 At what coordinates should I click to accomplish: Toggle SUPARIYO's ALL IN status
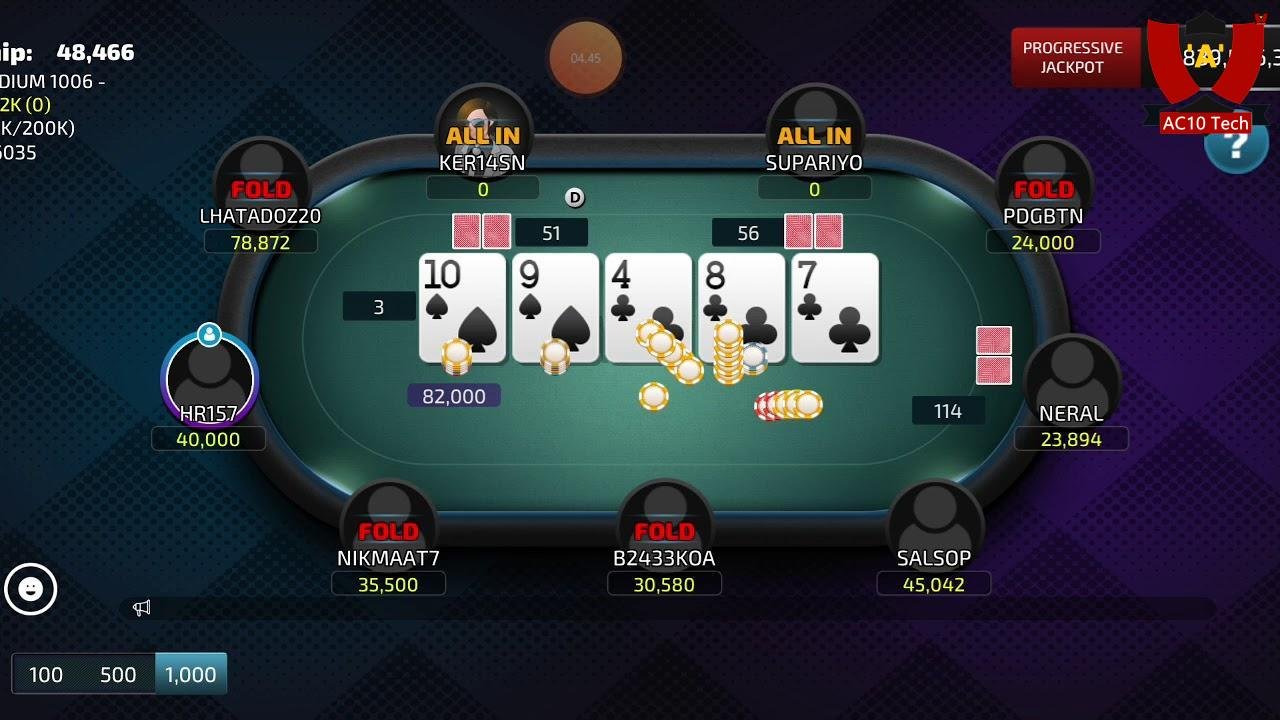[814, 136]
